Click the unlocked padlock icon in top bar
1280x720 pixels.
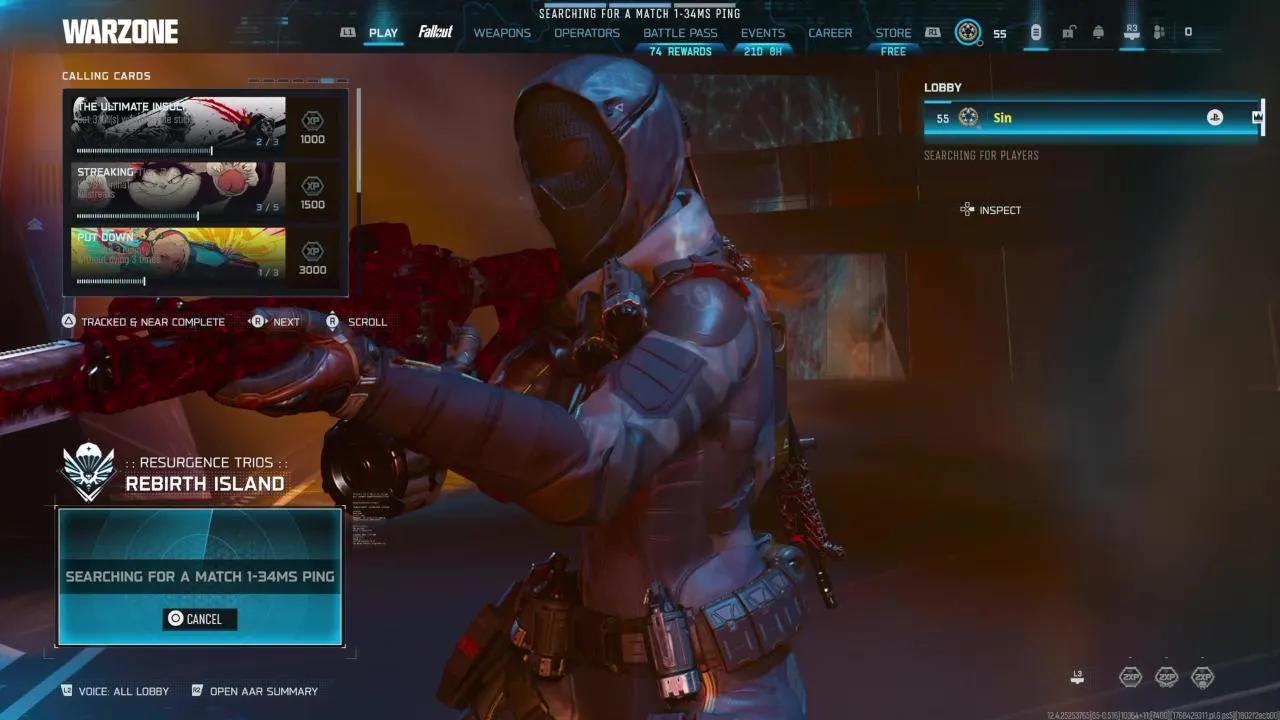pyautogui.click(x=1067, y=32)
